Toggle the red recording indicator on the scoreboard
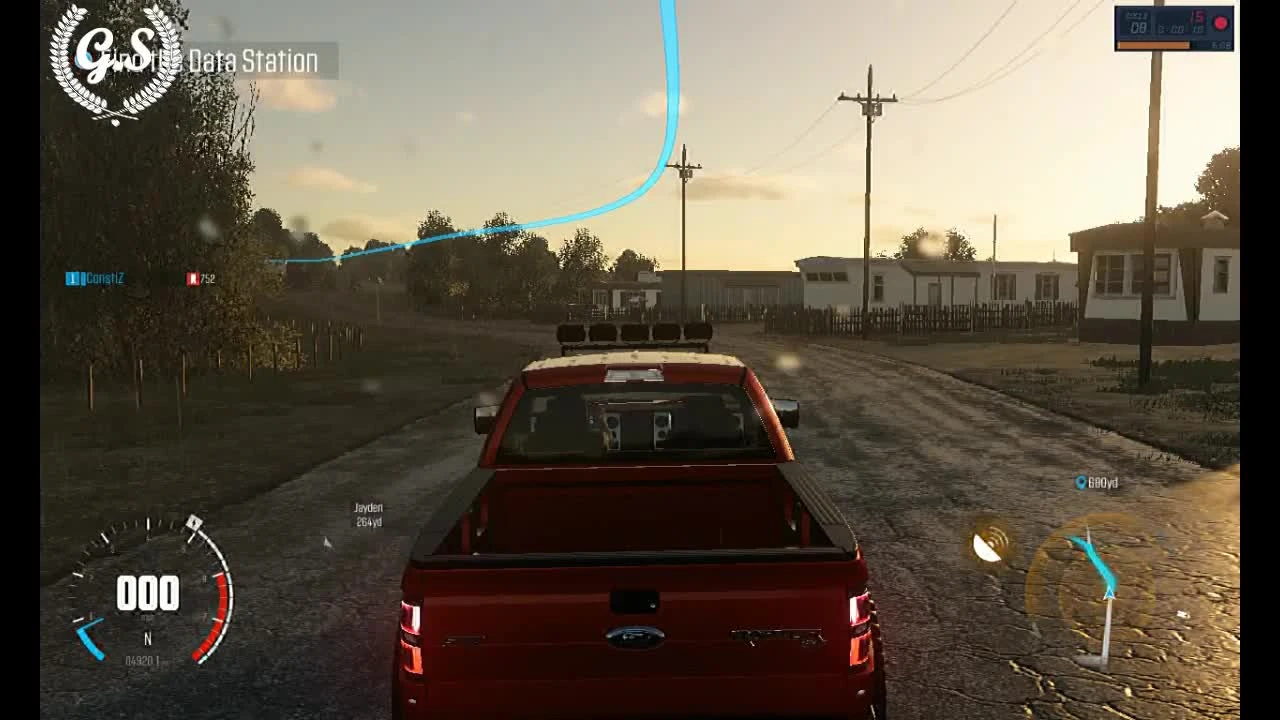 click(x=1220, y=23)
